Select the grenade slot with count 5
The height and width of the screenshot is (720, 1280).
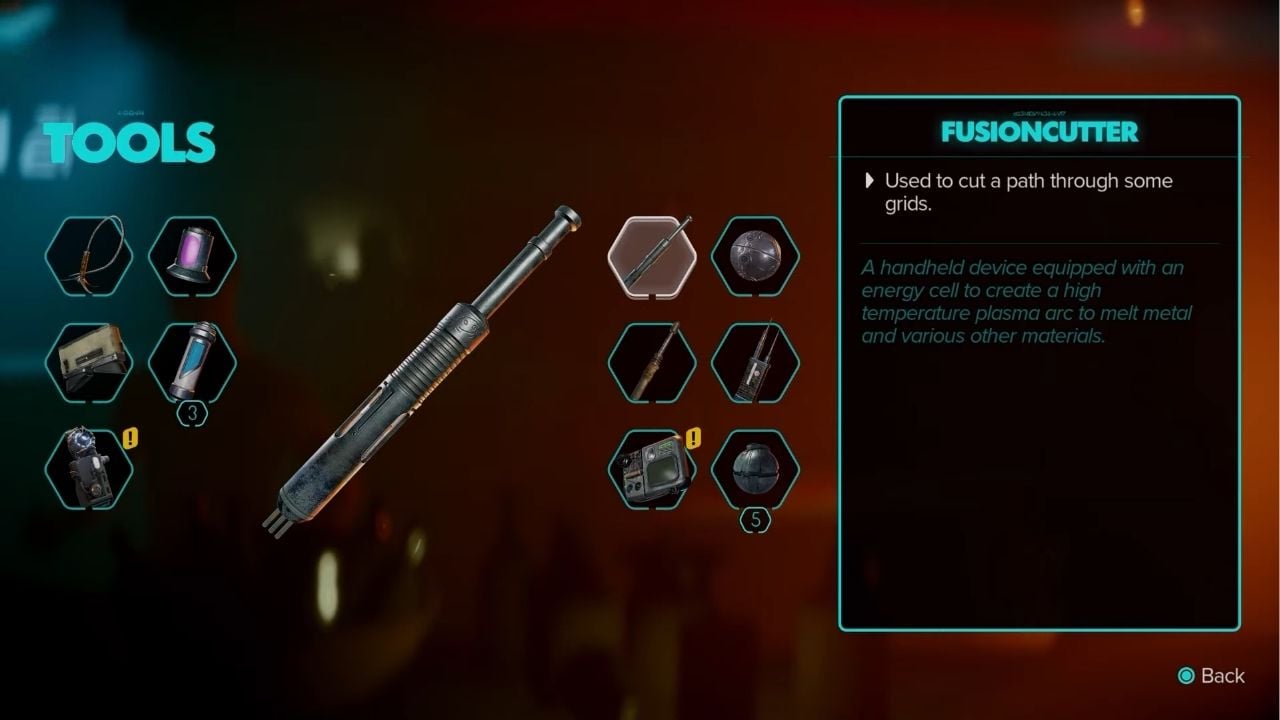tap(755, 469)
